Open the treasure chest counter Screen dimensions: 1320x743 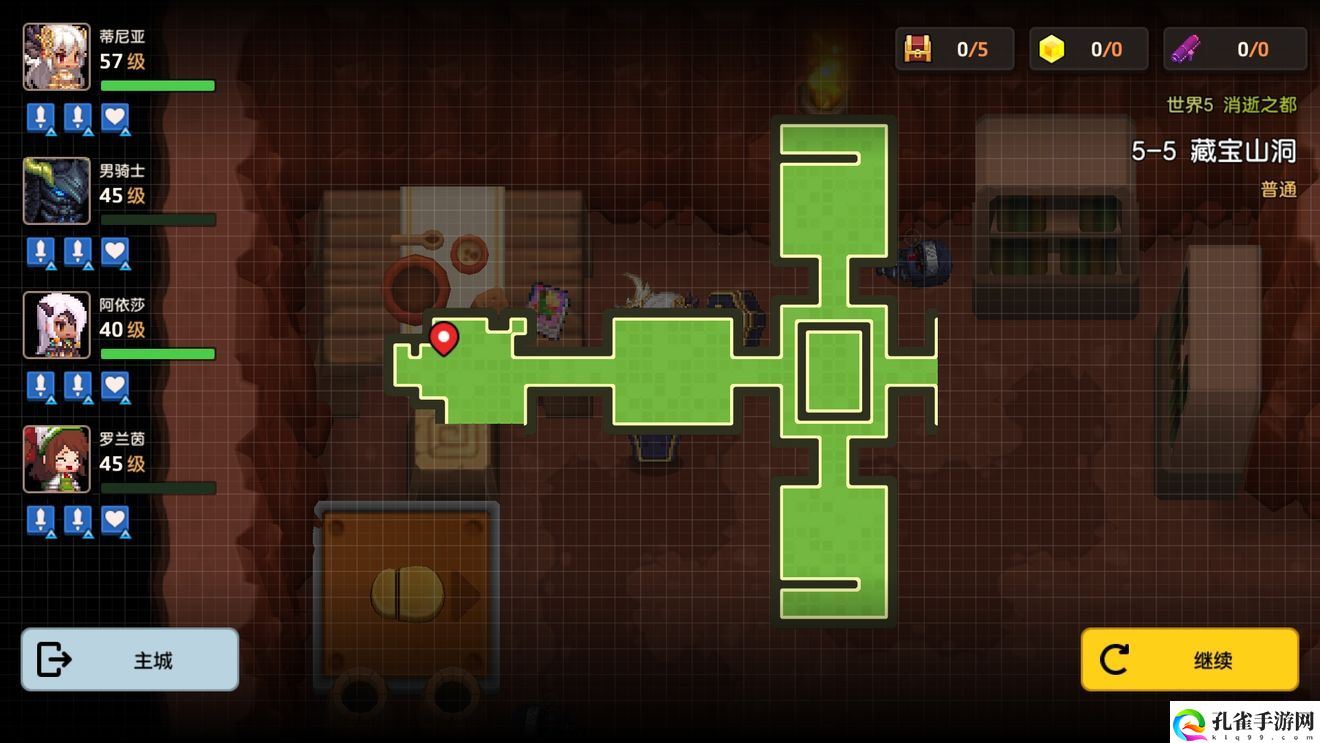[954, 49]
